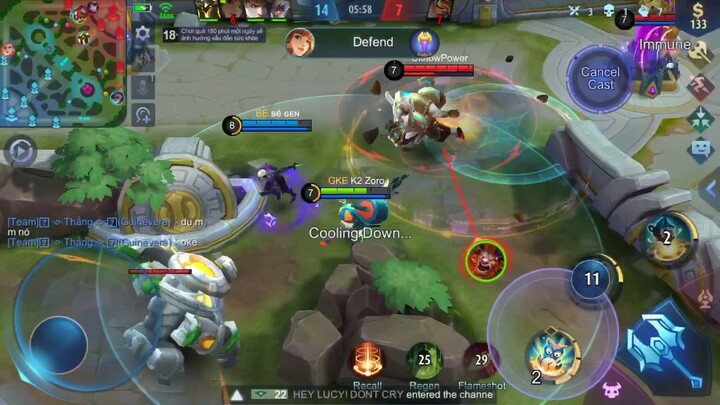Expand the side panel arrow

click(x=708, y=188)
